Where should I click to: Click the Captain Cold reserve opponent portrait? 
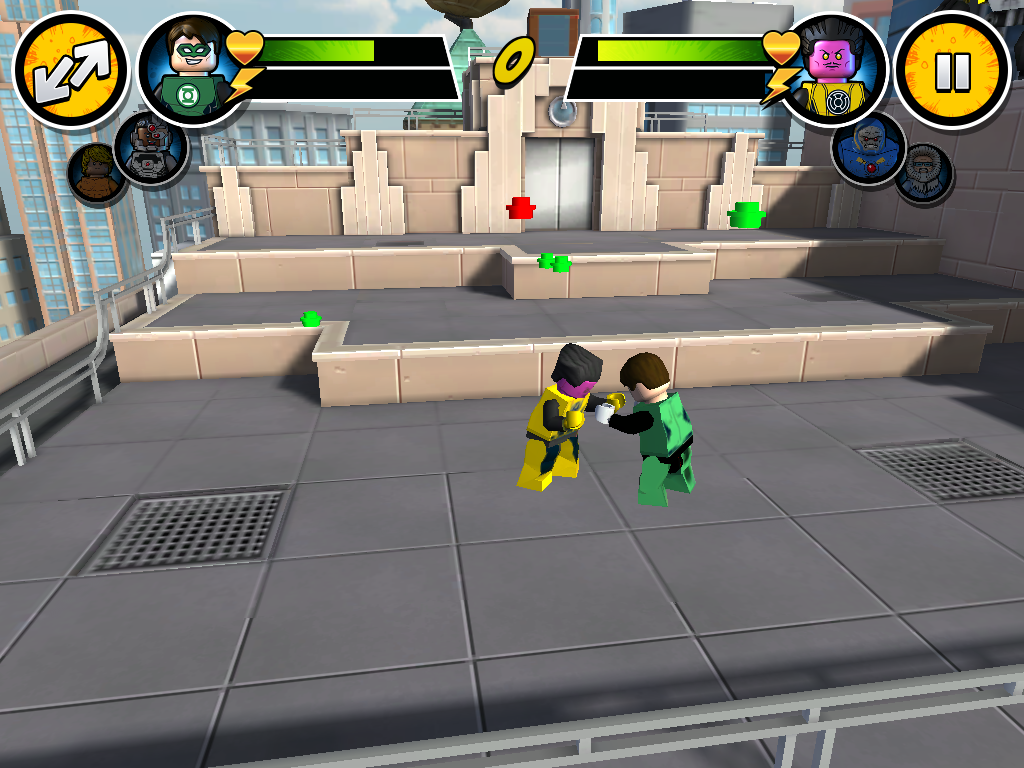coord(922,174)
